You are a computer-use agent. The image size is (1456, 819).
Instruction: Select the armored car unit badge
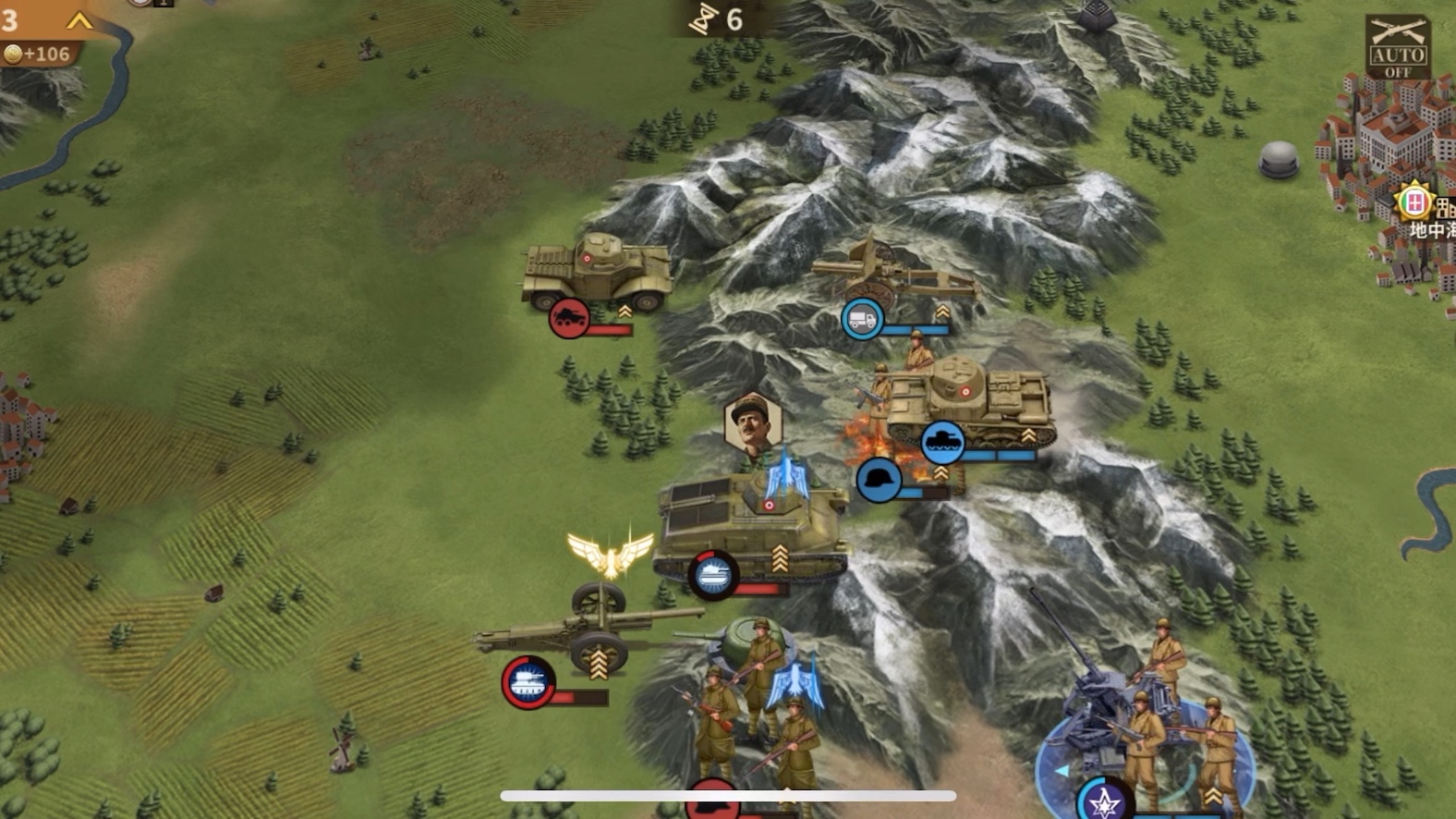tap(569, 319)
